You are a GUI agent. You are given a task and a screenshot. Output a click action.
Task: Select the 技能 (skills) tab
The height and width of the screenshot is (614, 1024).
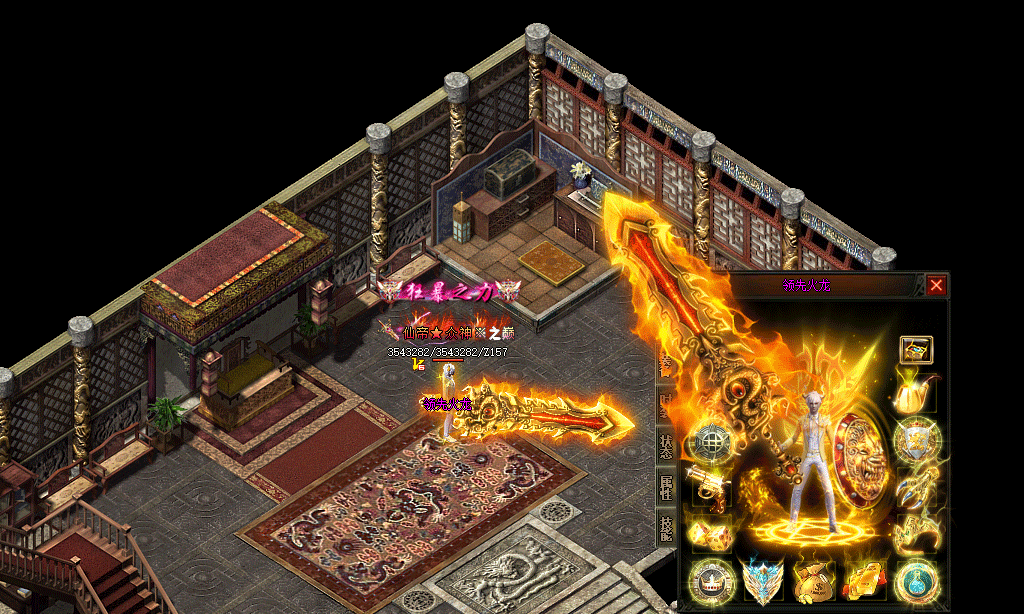(x=665, y=527)
